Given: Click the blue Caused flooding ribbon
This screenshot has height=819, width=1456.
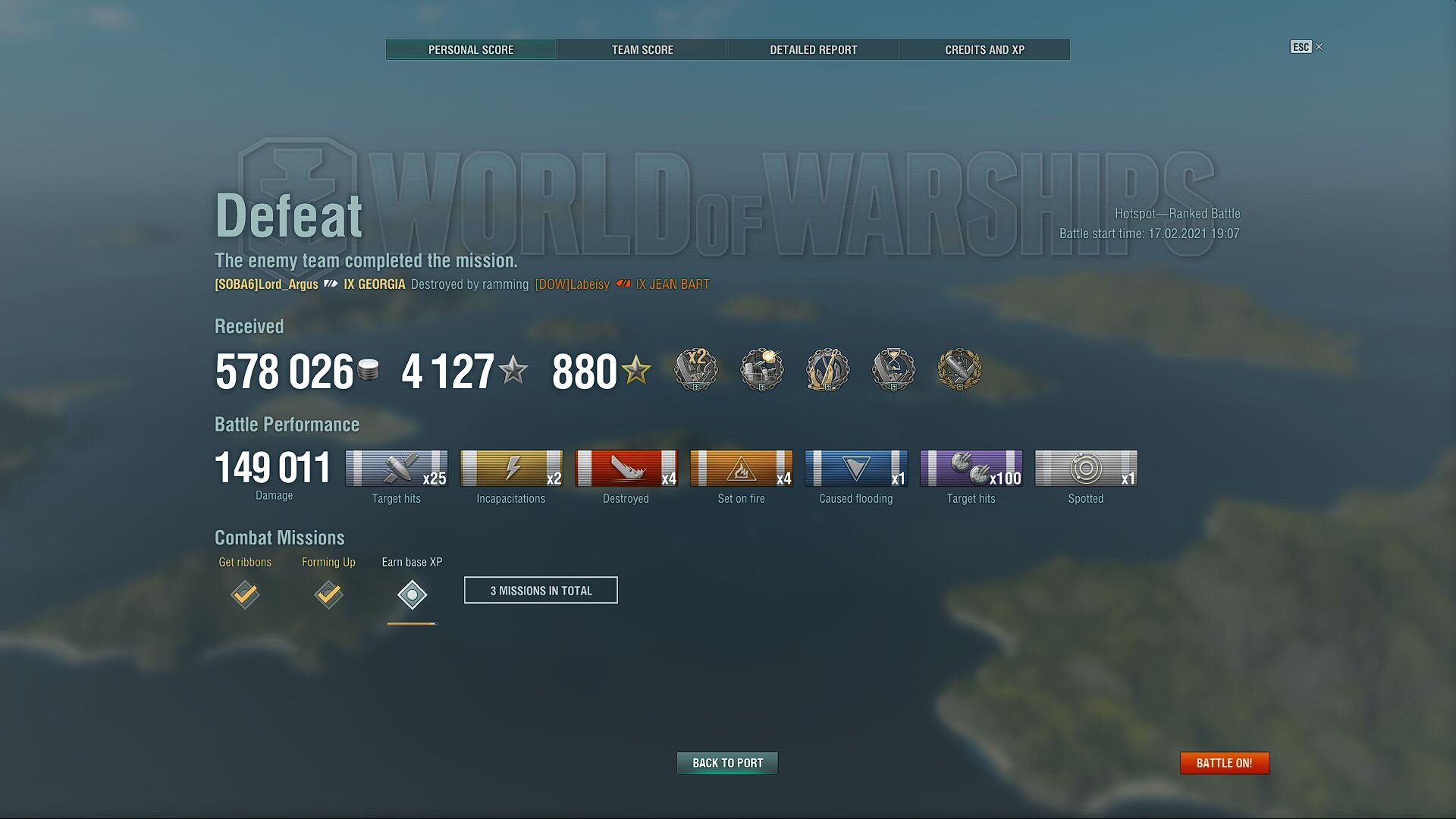Looking at the screenshot, I should [x=856, y=469].
